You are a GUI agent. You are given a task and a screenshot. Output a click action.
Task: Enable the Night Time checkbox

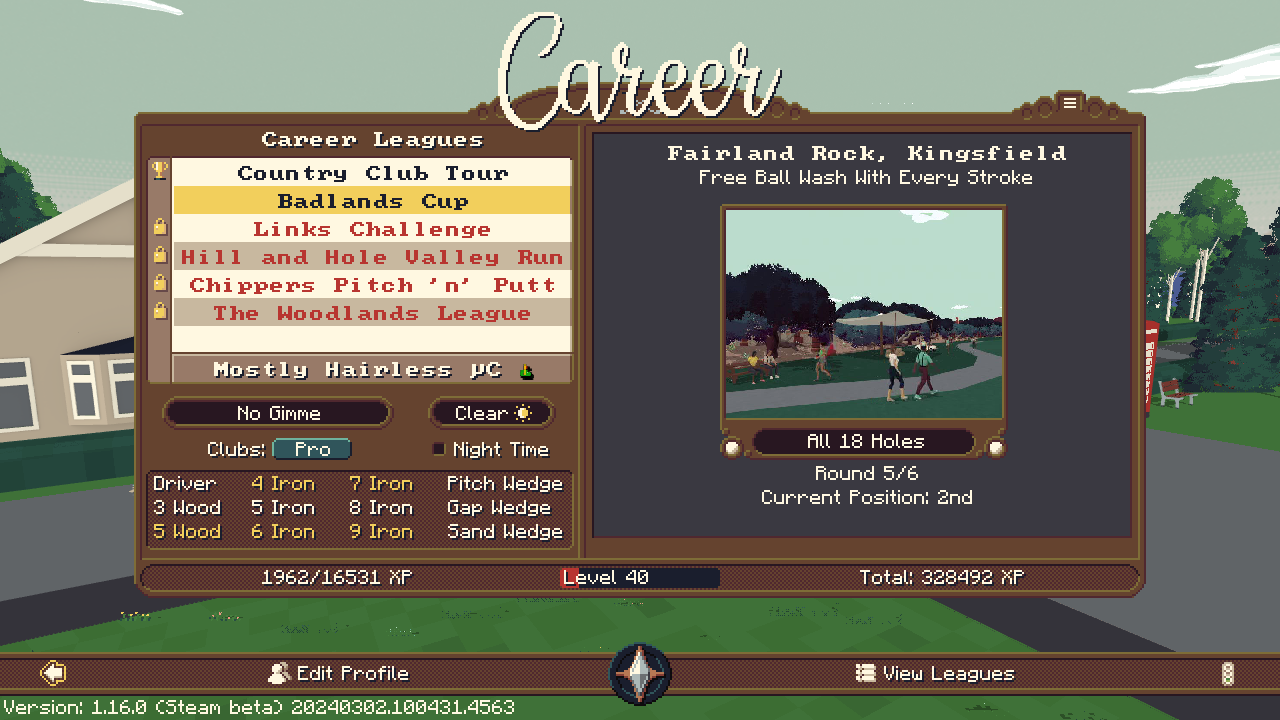[438, 449]
